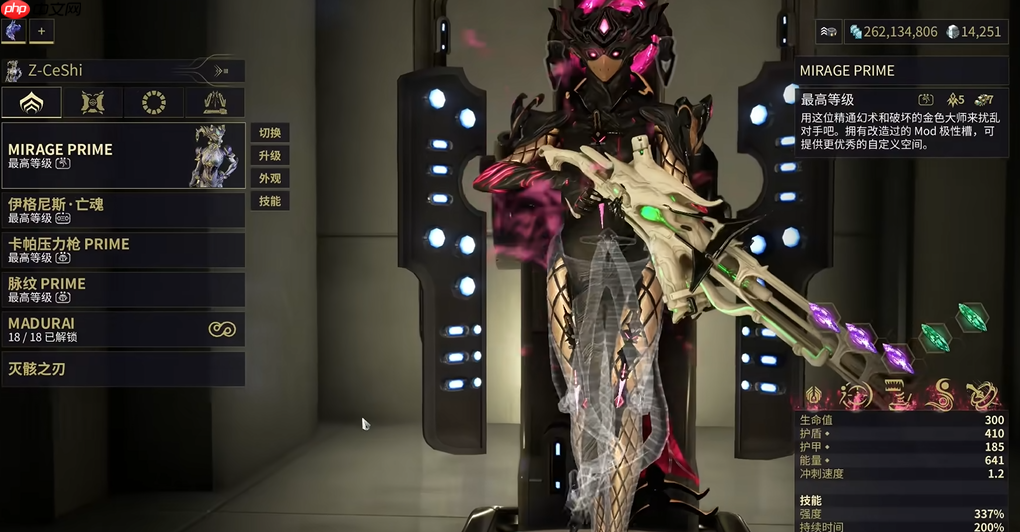Open the MADURAI focus school row

click(x=123, y=329)
